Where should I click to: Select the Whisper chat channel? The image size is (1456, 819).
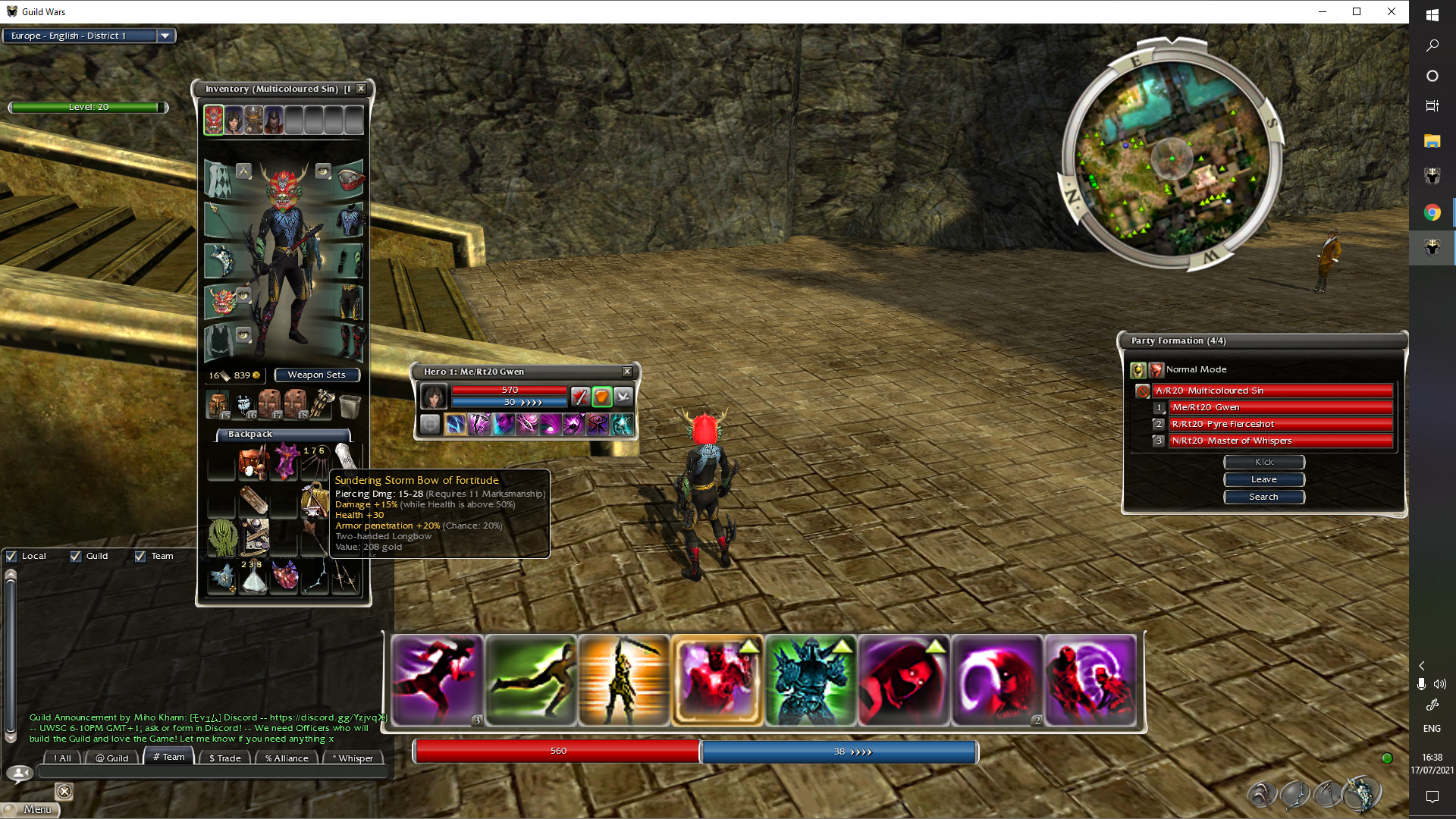353,758
